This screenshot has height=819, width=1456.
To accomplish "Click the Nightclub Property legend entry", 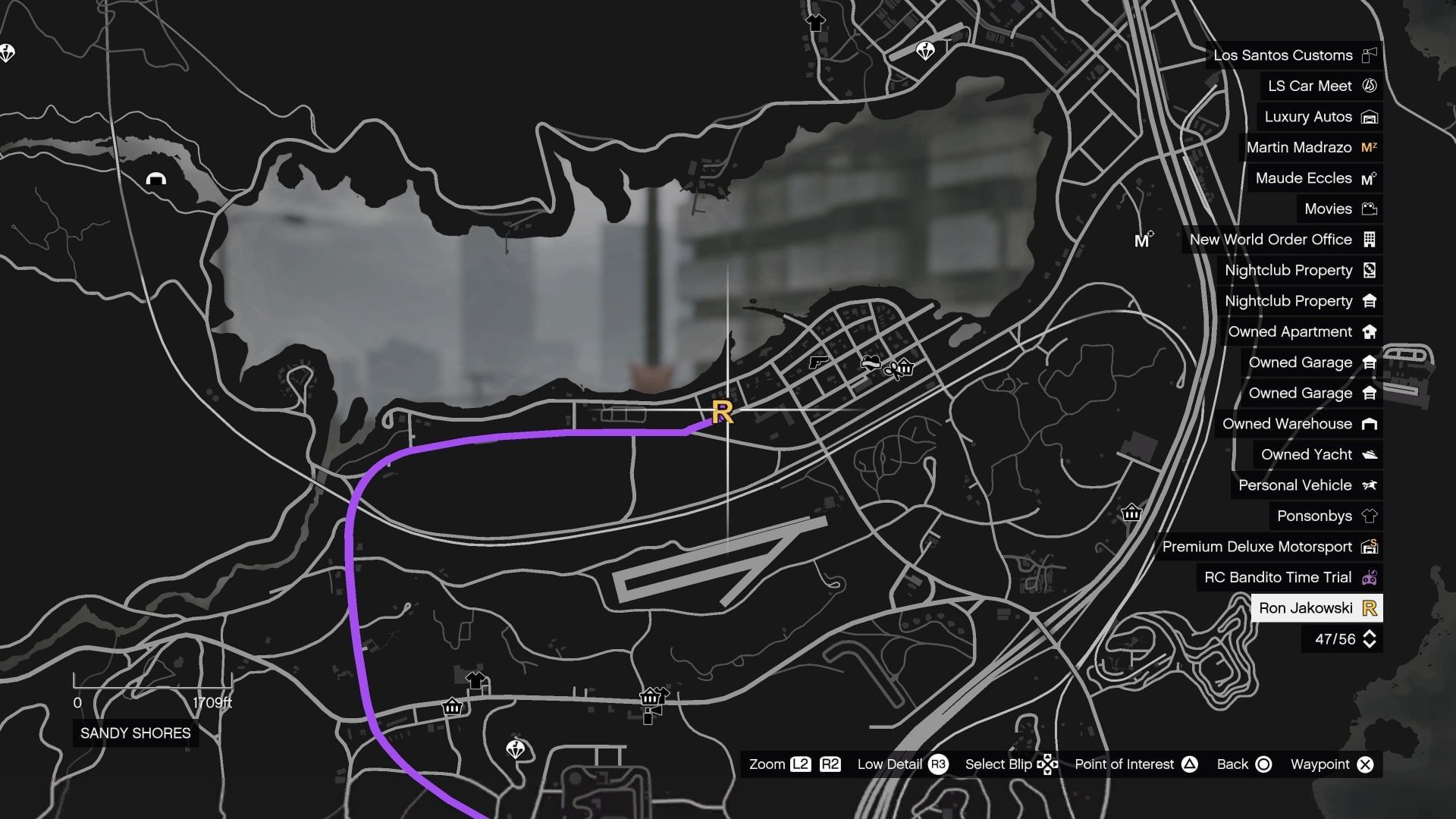I will click(x=1289, y=270).
